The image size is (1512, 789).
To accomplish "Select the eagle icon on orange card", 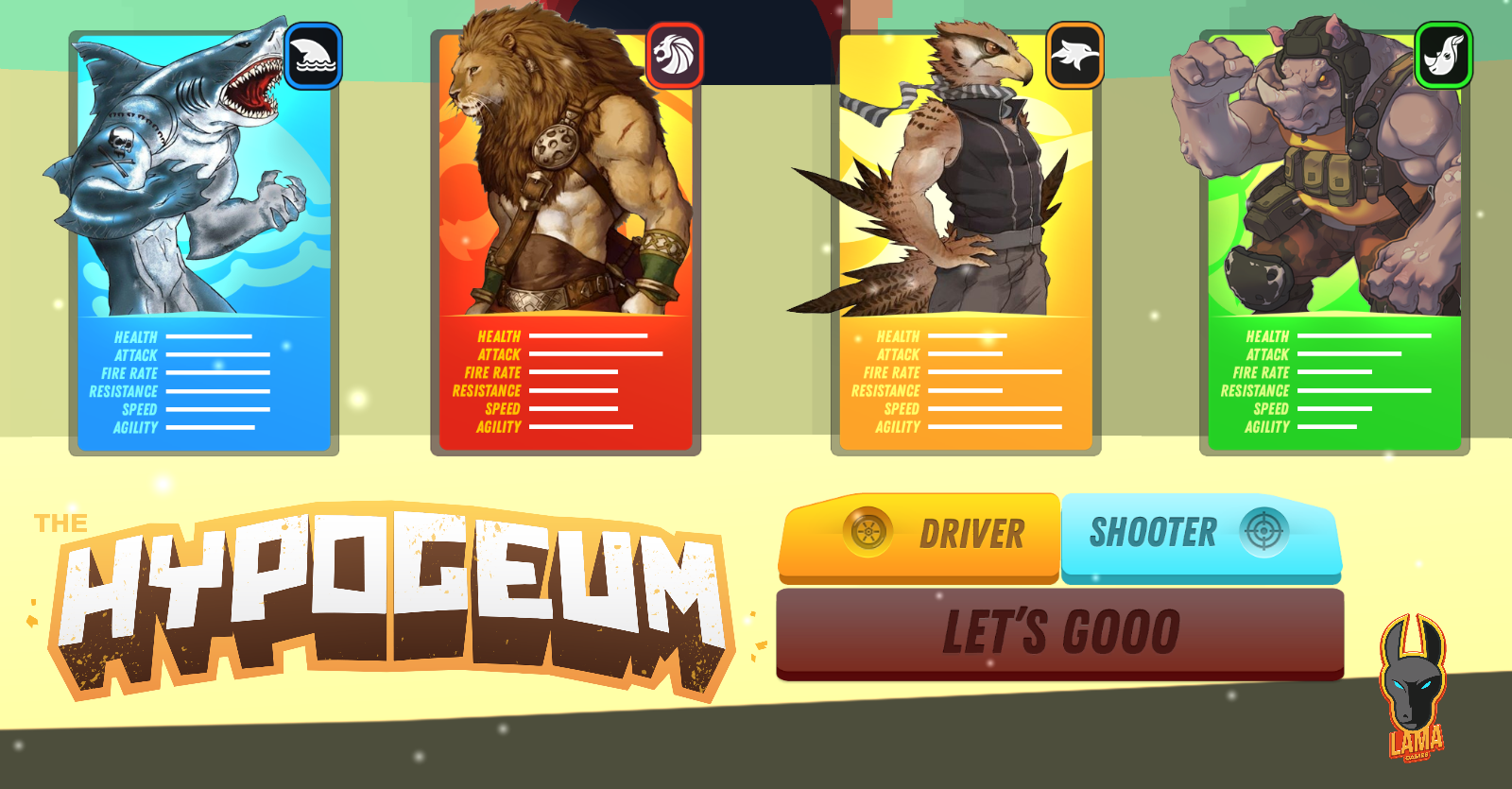I will click(x=1076, y=57).
